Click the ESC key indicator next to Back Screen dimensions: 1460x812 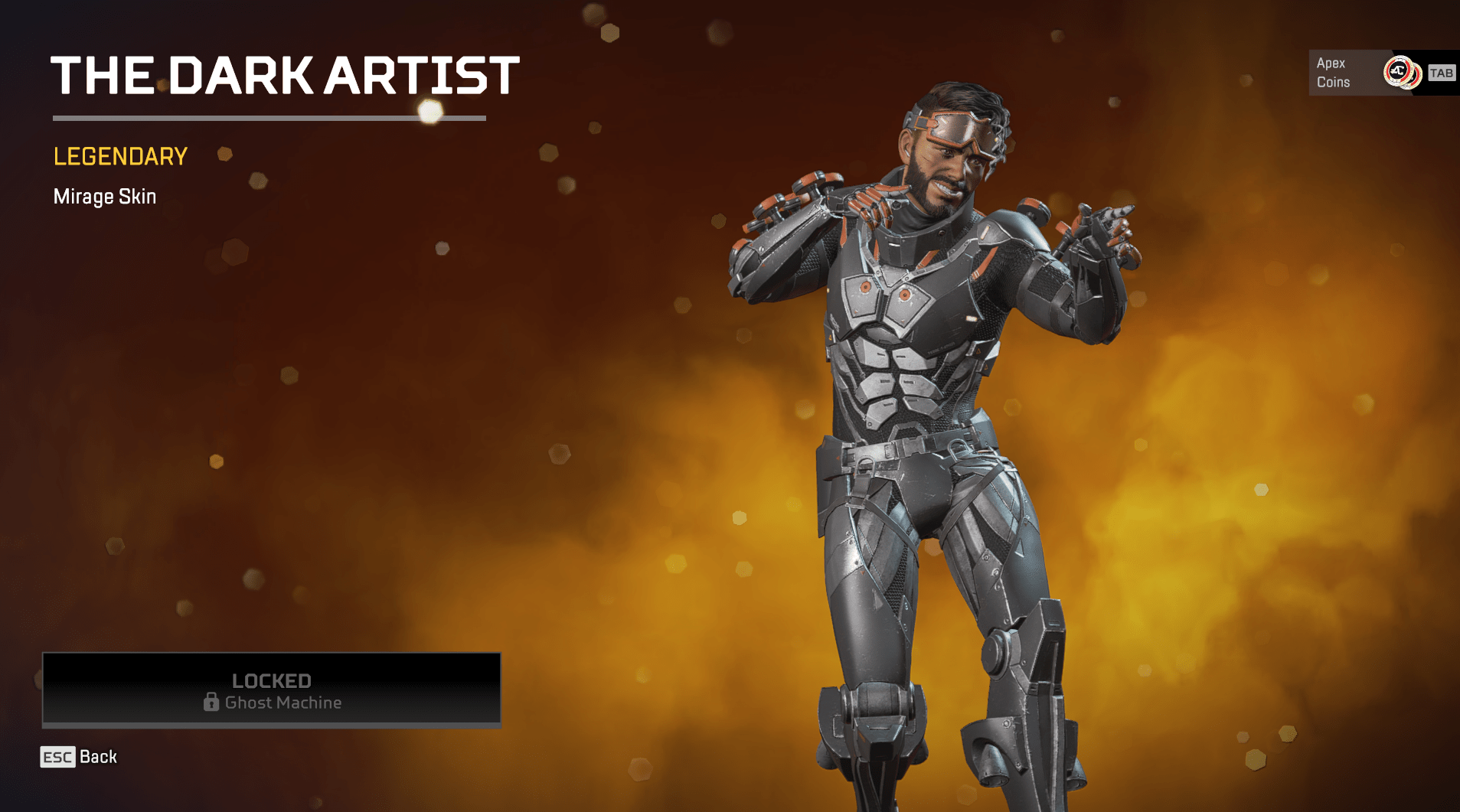(x=60, y=757)
